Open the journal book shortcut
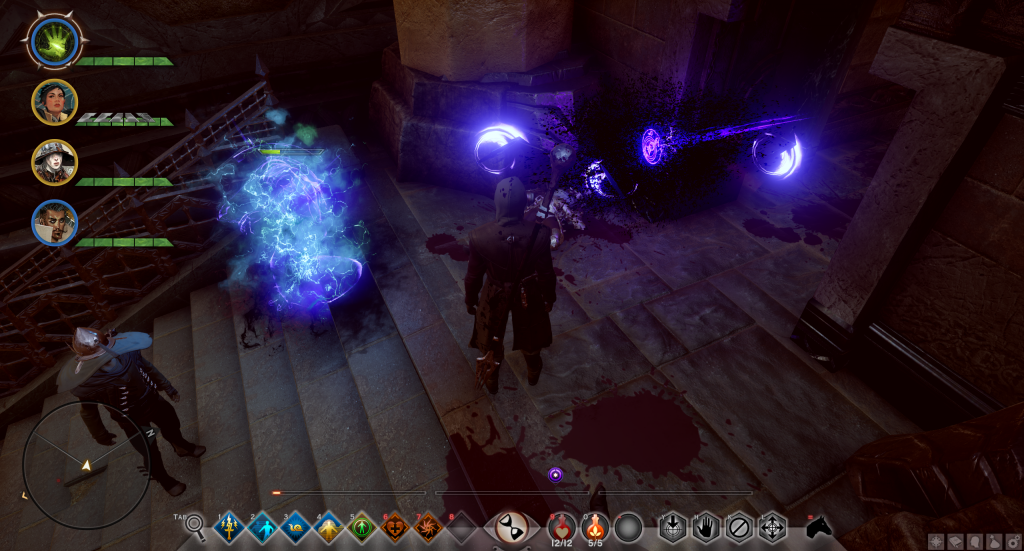 click(954, 541)
